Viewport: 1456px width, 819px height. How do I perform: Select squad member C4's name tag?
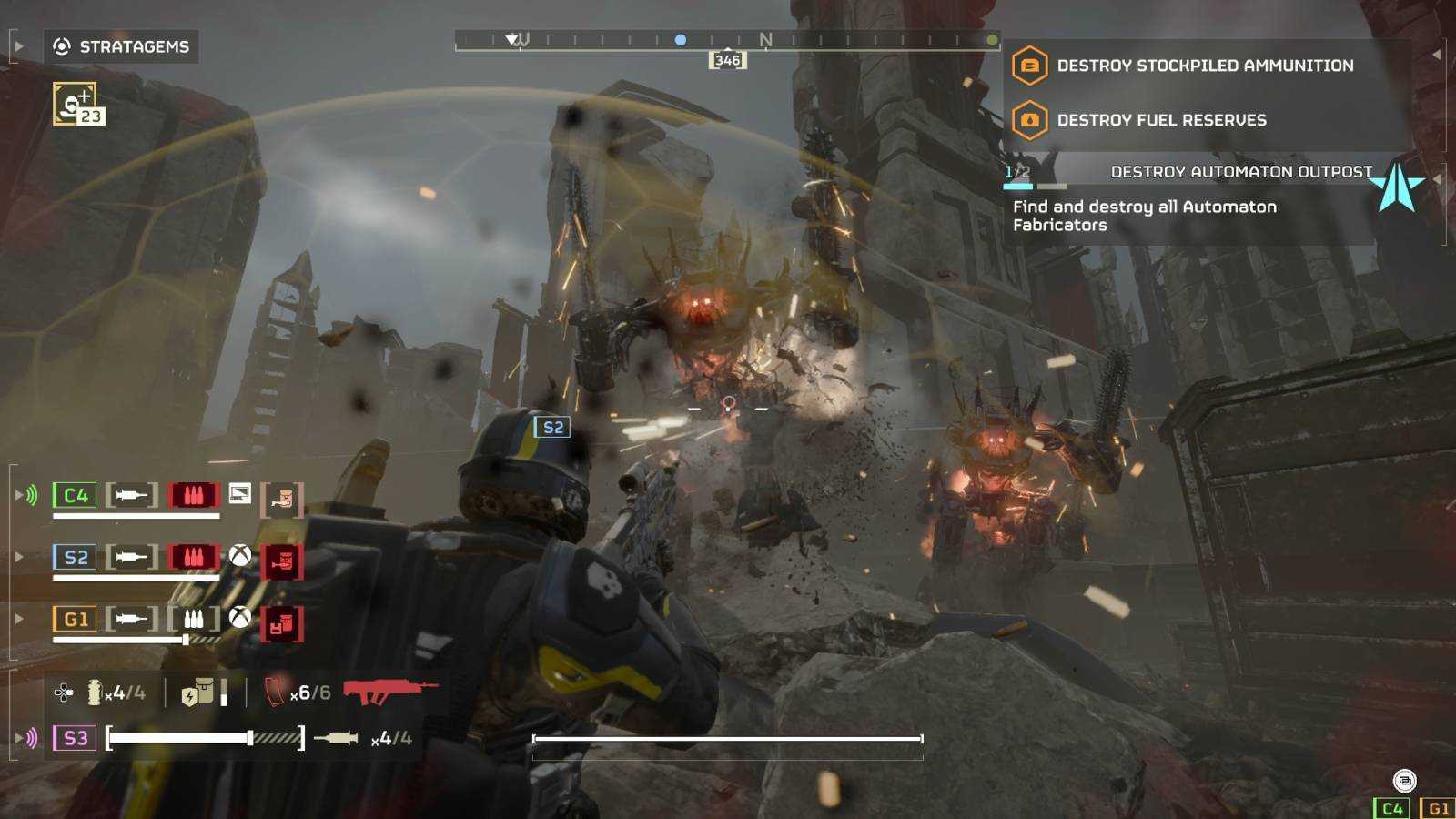(x=75, y=495)
